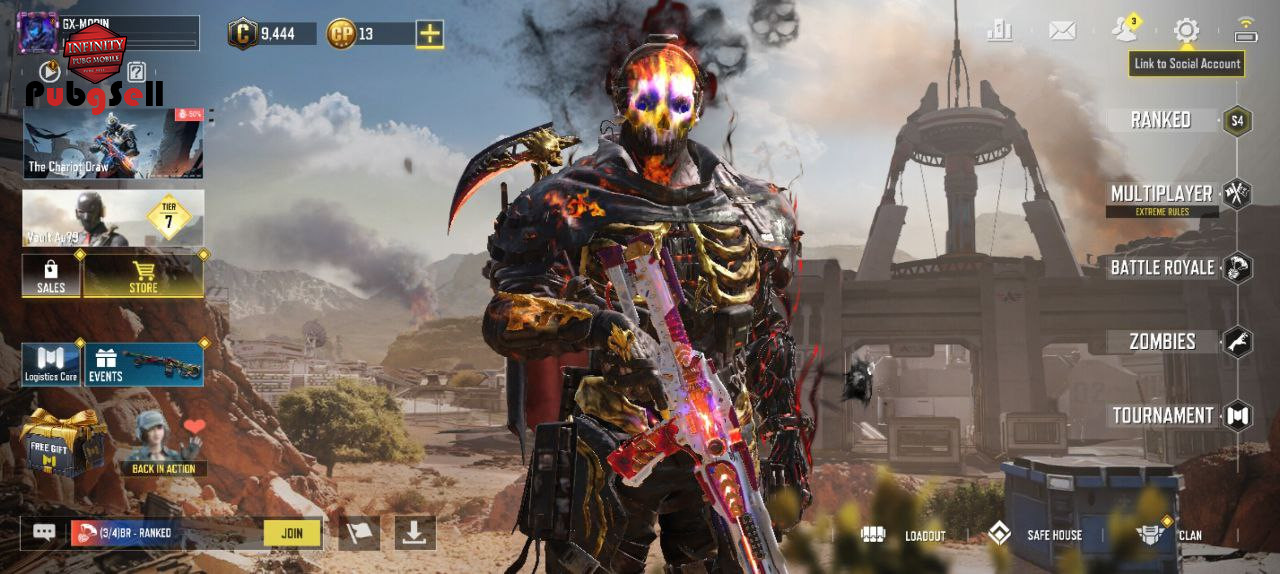The image size is (1280, 574).
Task: Choose Battle Royale mode
Action: (x=1164, y=268)
